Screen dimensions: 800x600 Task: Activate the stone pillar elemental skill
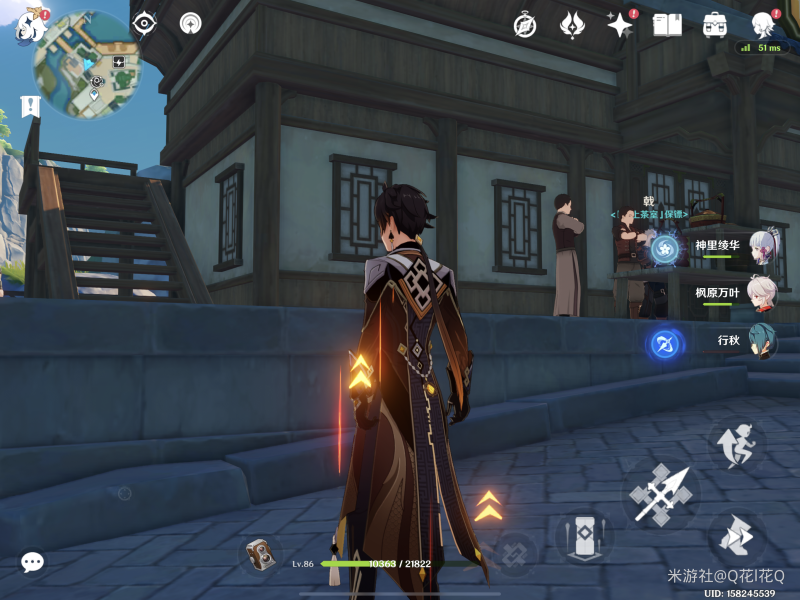click(x=583, y=536)
